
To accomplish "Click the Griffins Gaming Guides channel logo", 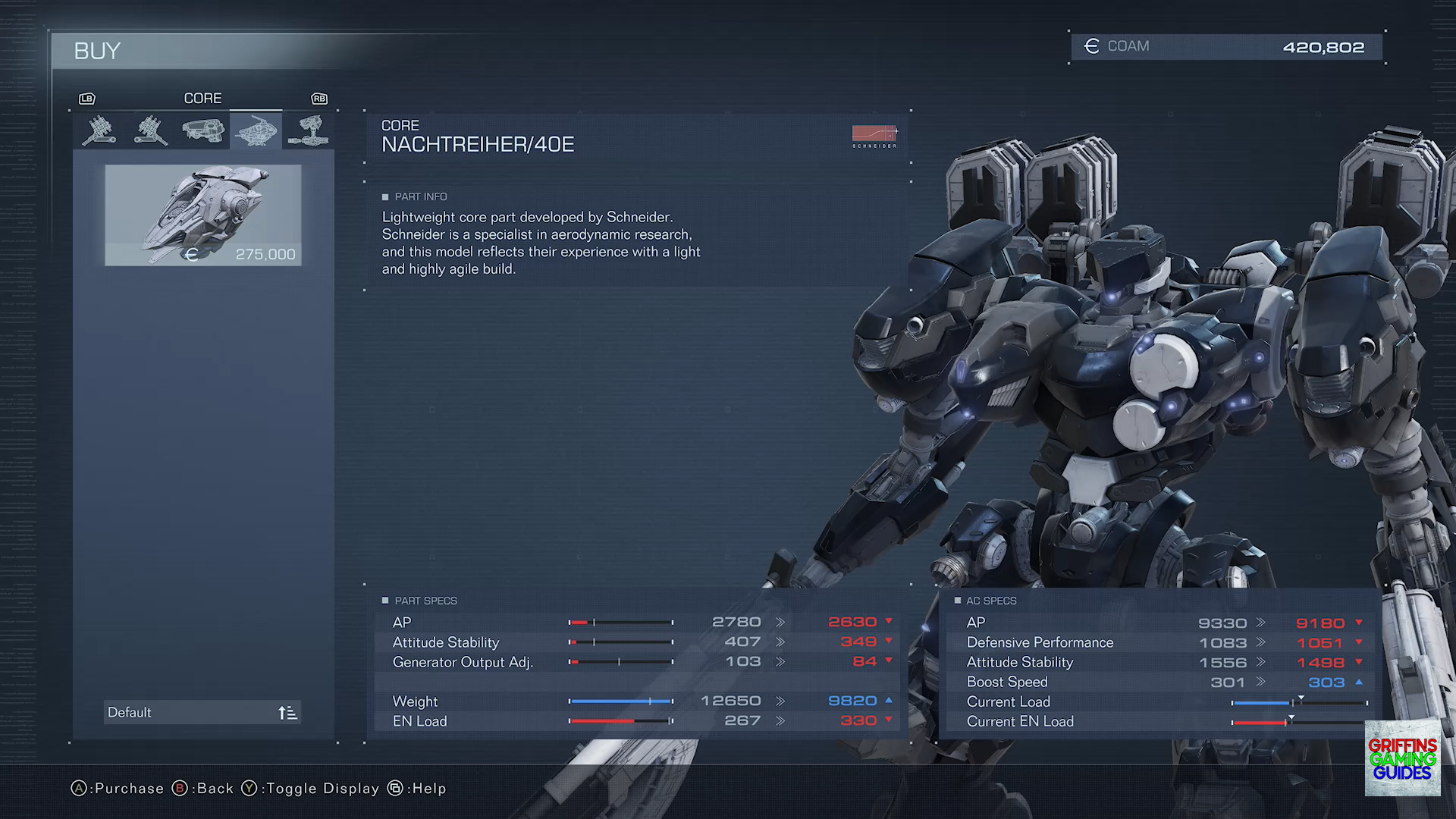I will click(1402, 758).
